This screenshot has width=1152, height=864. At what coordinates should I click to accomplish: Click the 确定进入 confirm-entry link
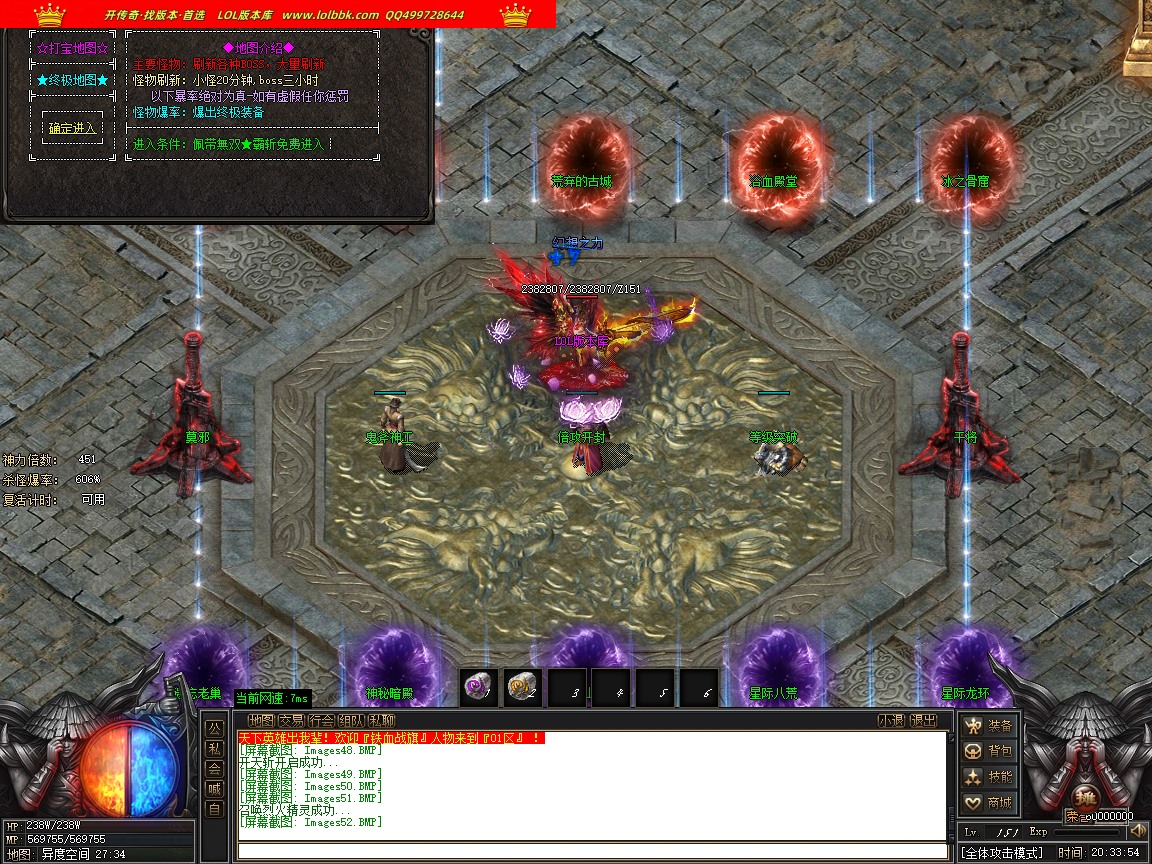(73, 128)
